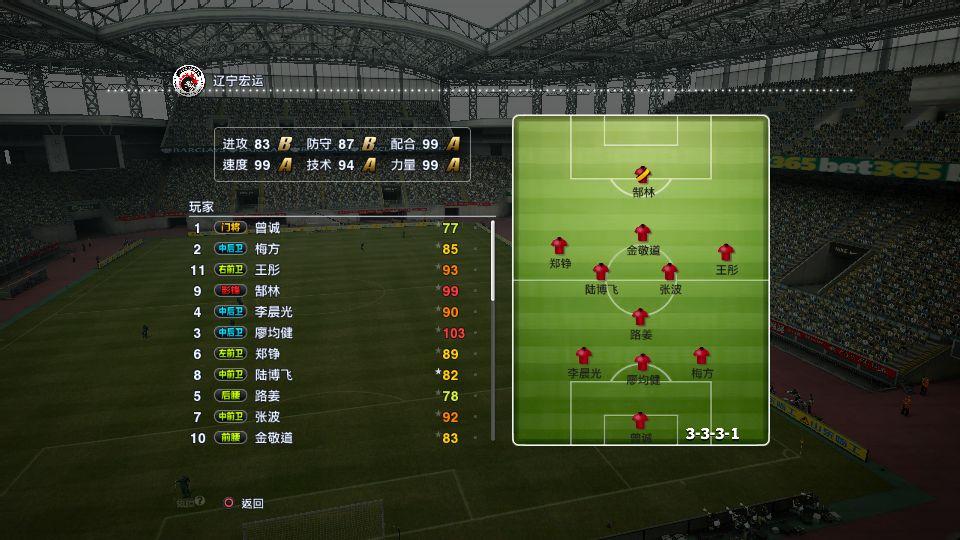Image resolution: width=960 pixels, height=540 pixels.
Task: Select goalkeeper 曾诚 in player list
Action: point(267,228)
